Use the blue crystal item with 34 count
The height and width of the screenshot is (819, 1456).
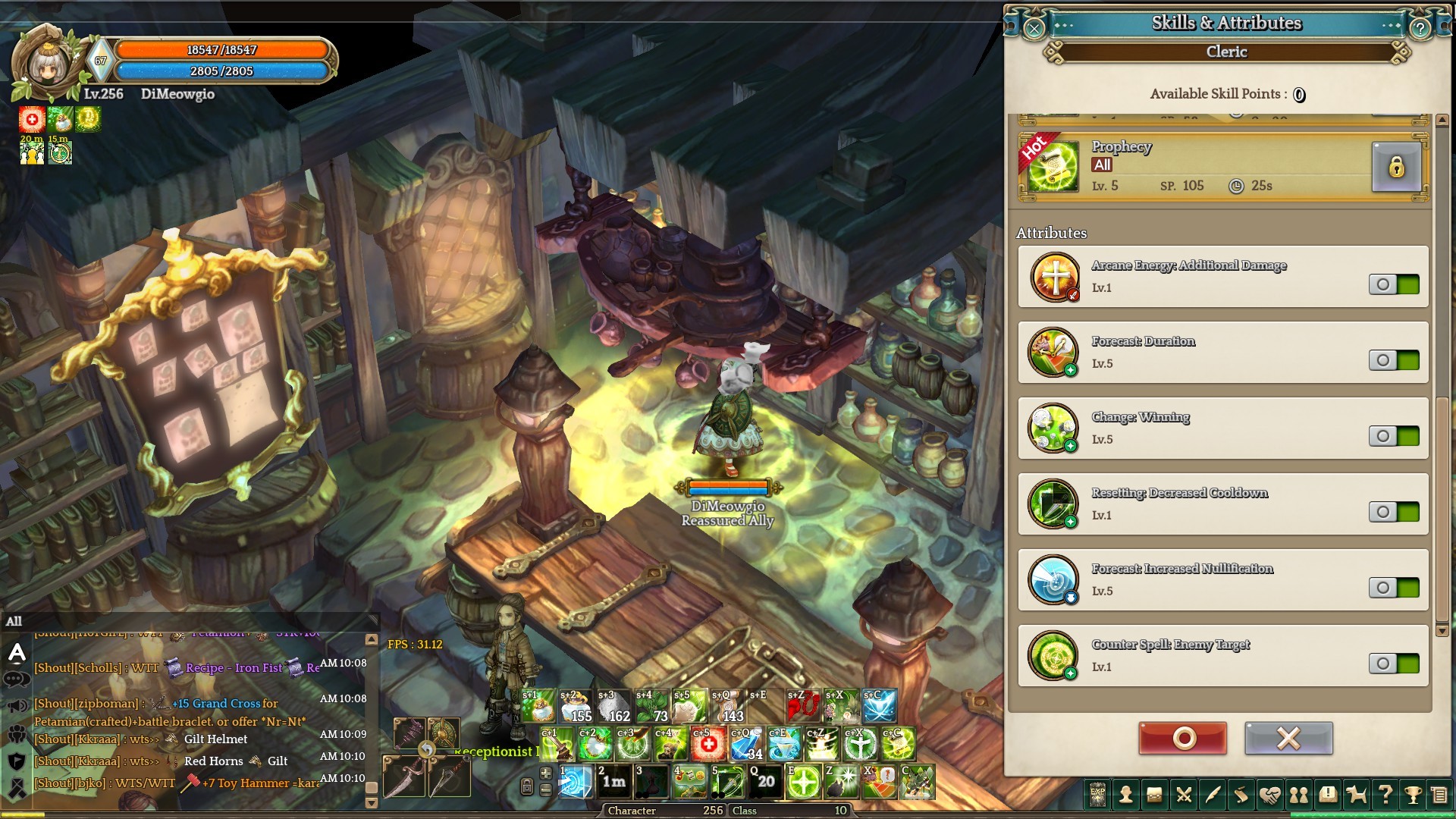[x=746, y=745]
